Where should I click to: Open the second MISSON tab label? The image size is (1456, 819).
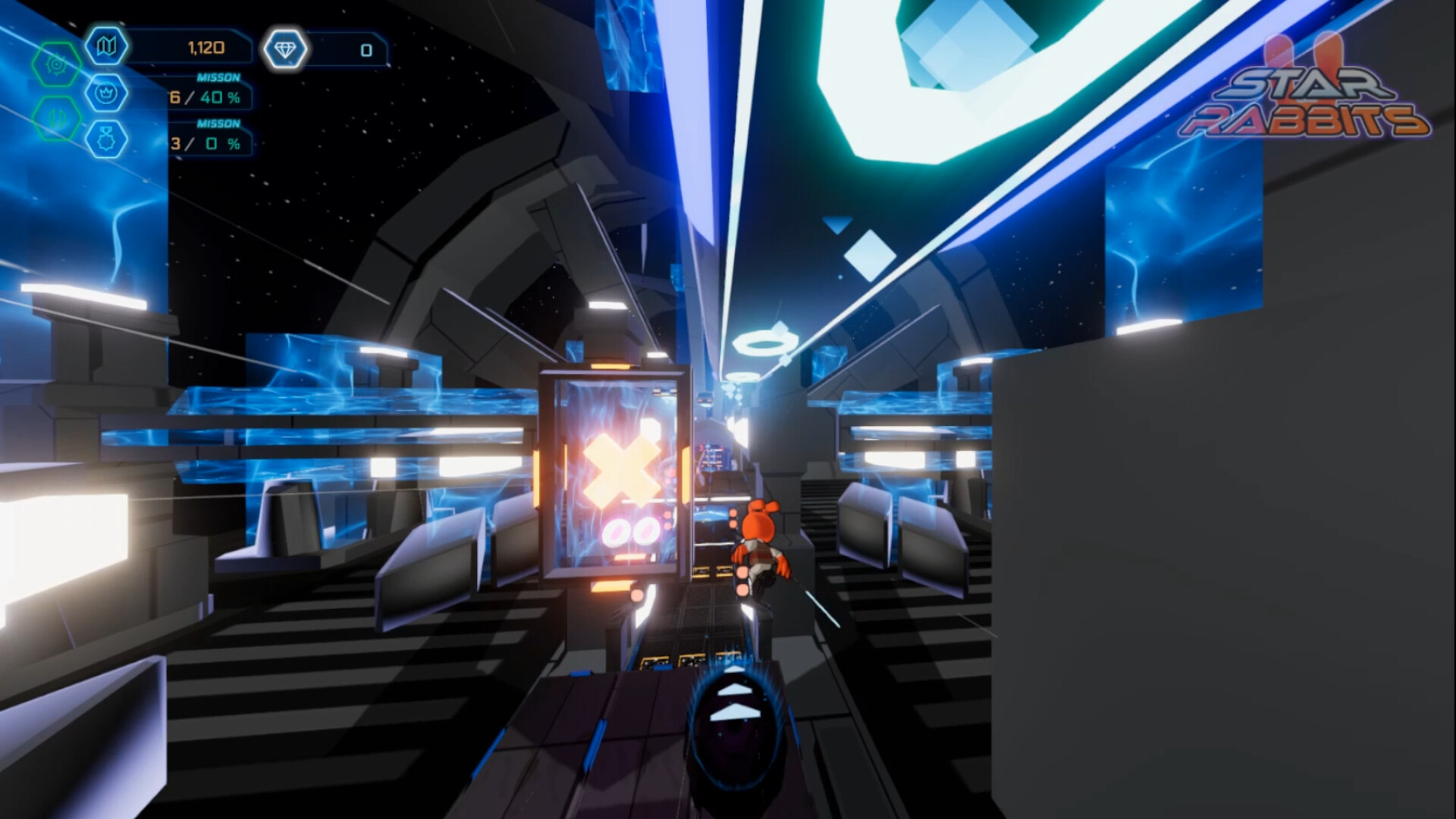[219, 123]
